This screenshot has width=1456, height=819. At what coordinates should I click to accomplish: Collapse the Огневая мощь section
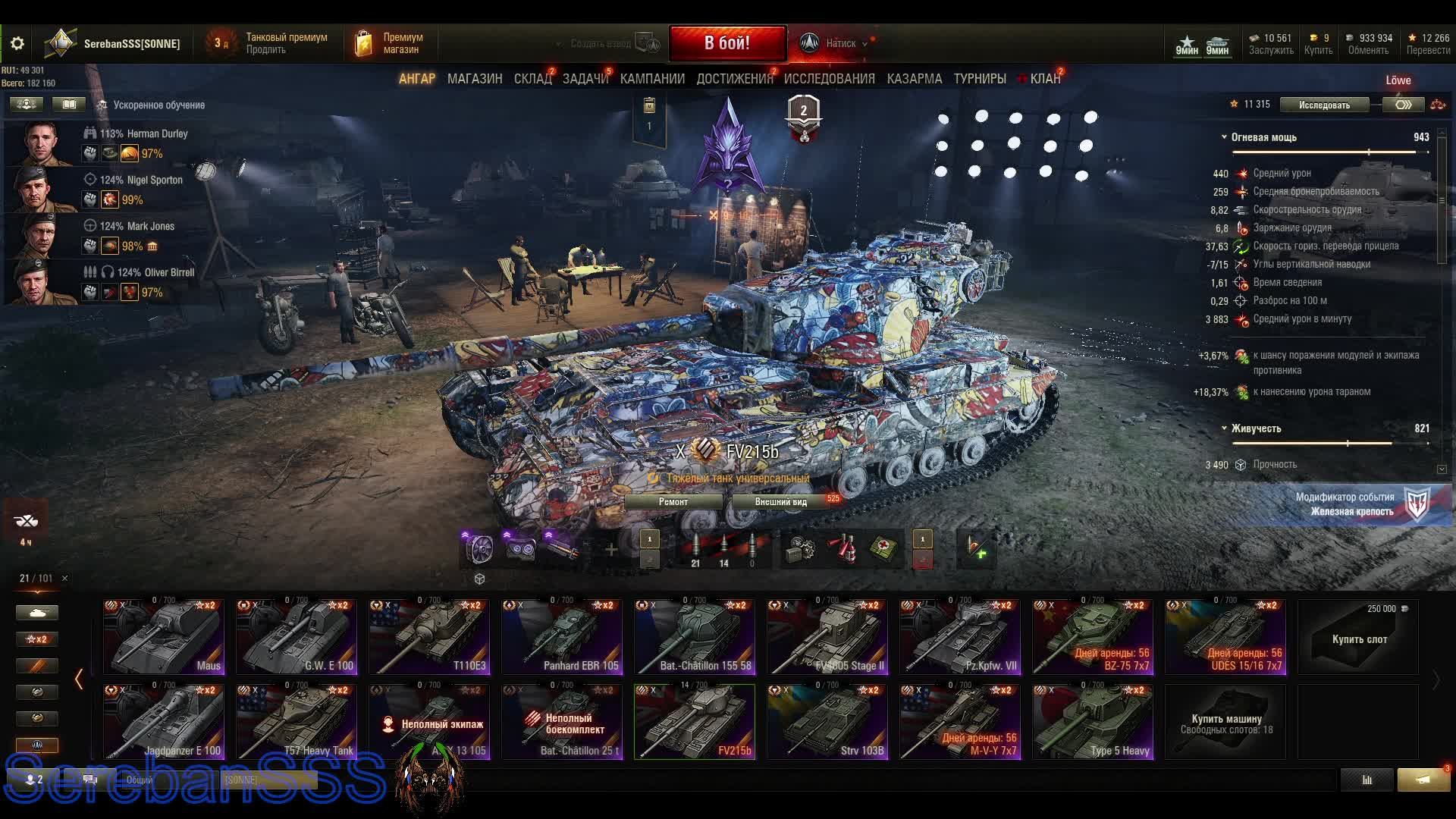coord(1224,137)
